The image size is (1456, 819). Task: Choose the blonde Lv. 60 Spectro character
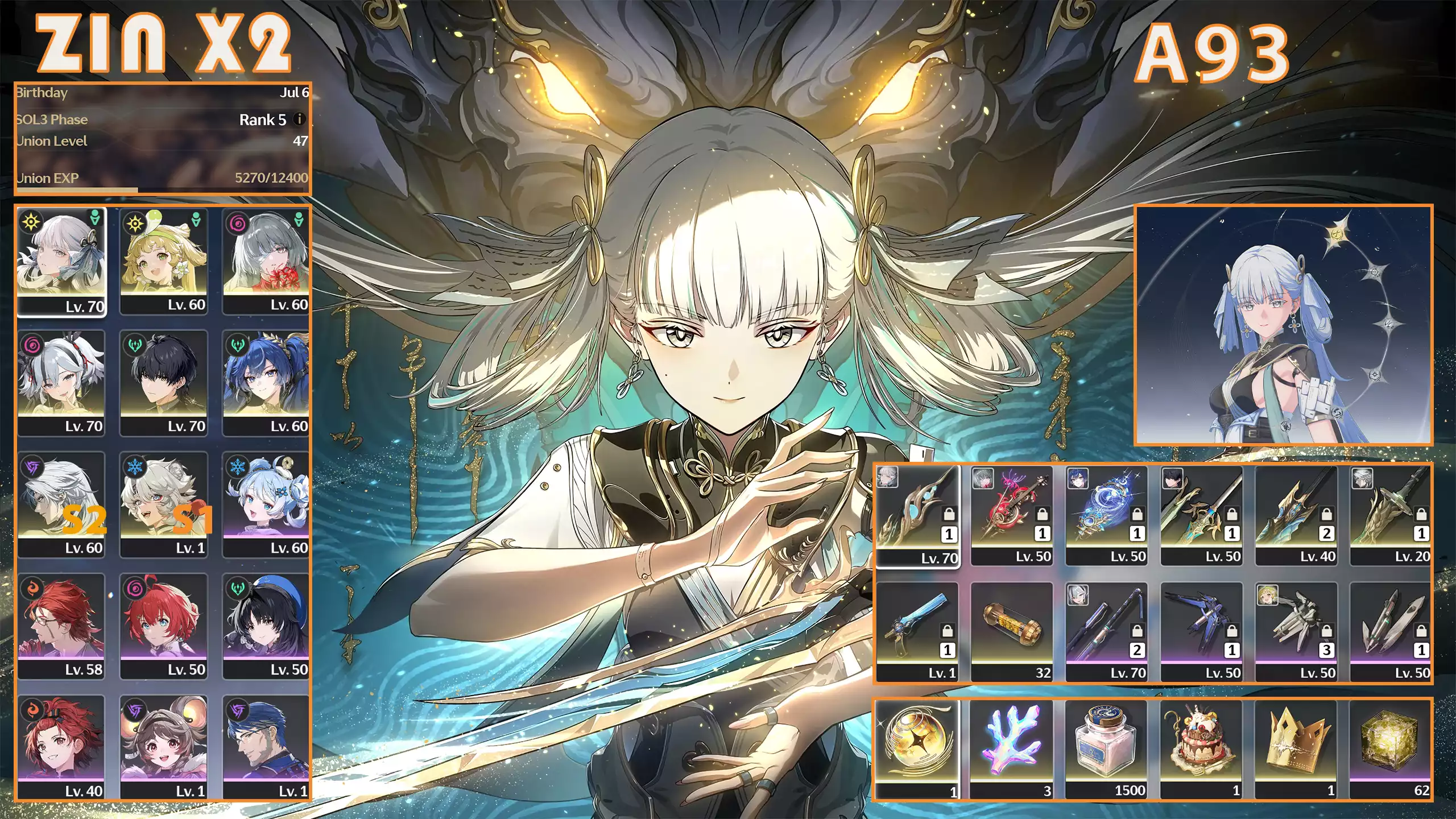point(164,260)
